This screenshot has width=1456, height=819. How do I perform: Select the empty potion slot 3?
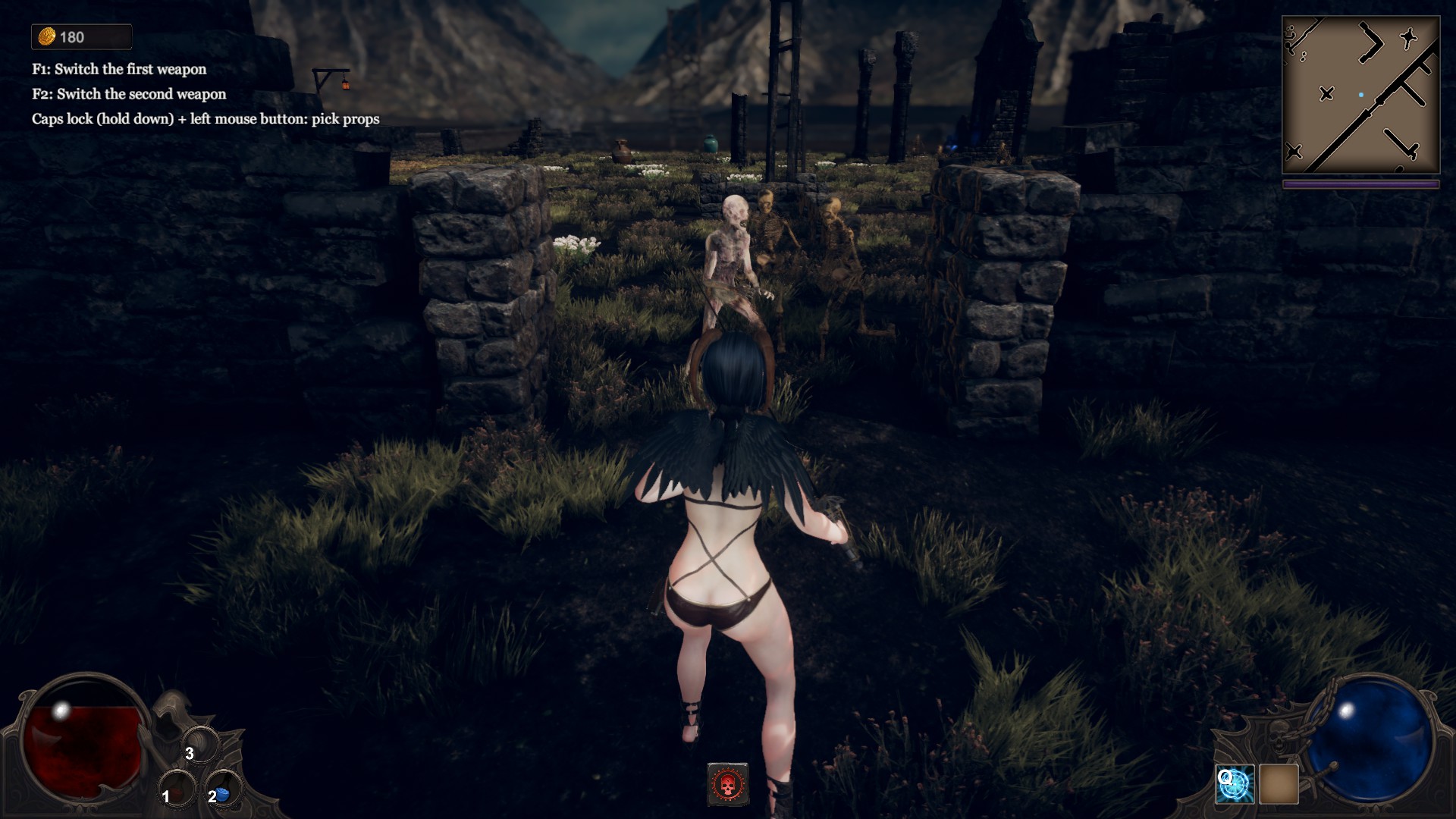tap(201, 746)
